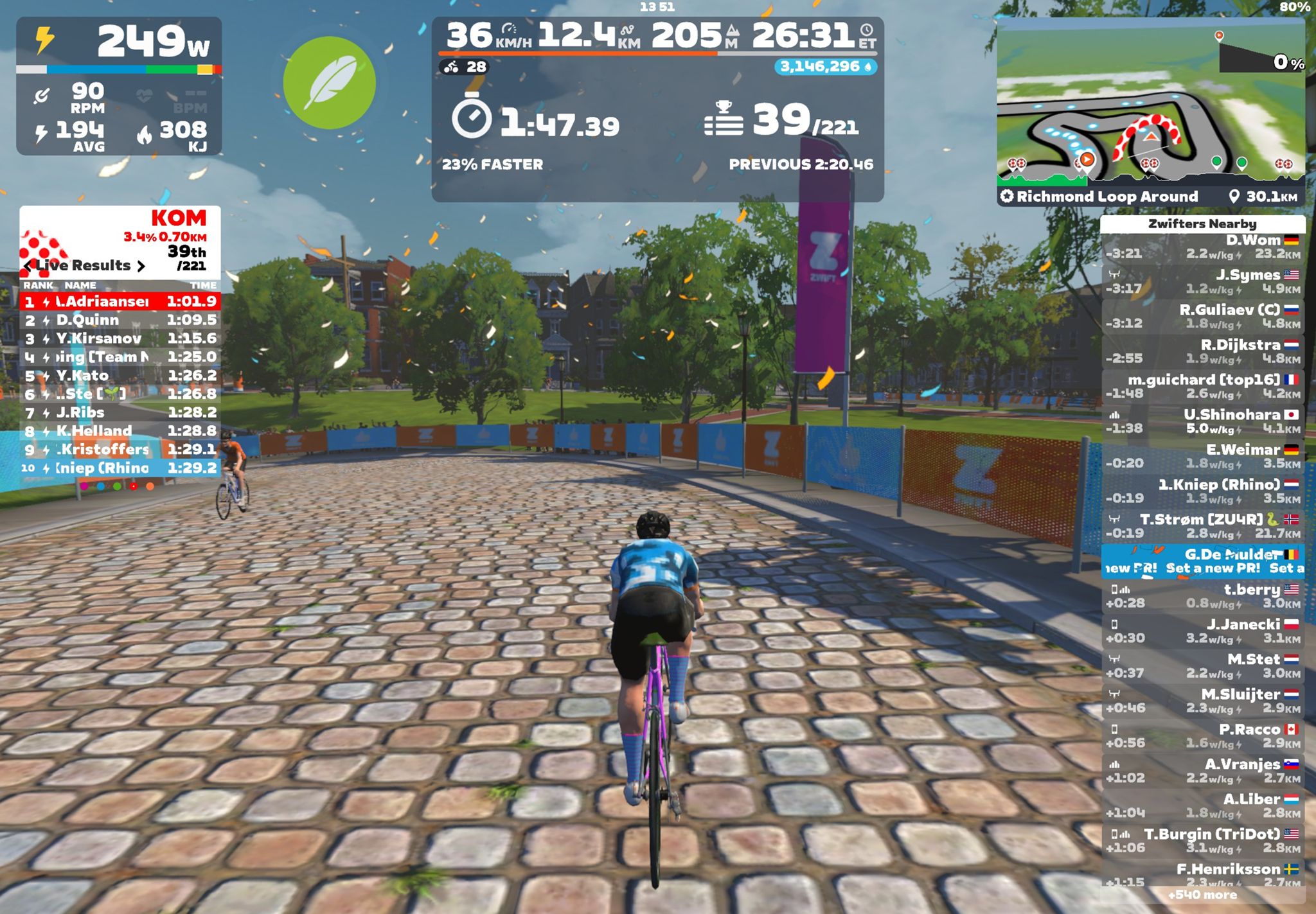Choose P.Racco in nearby list
This screenshot has height=914, width=1316.
[x=1202, y=736]
